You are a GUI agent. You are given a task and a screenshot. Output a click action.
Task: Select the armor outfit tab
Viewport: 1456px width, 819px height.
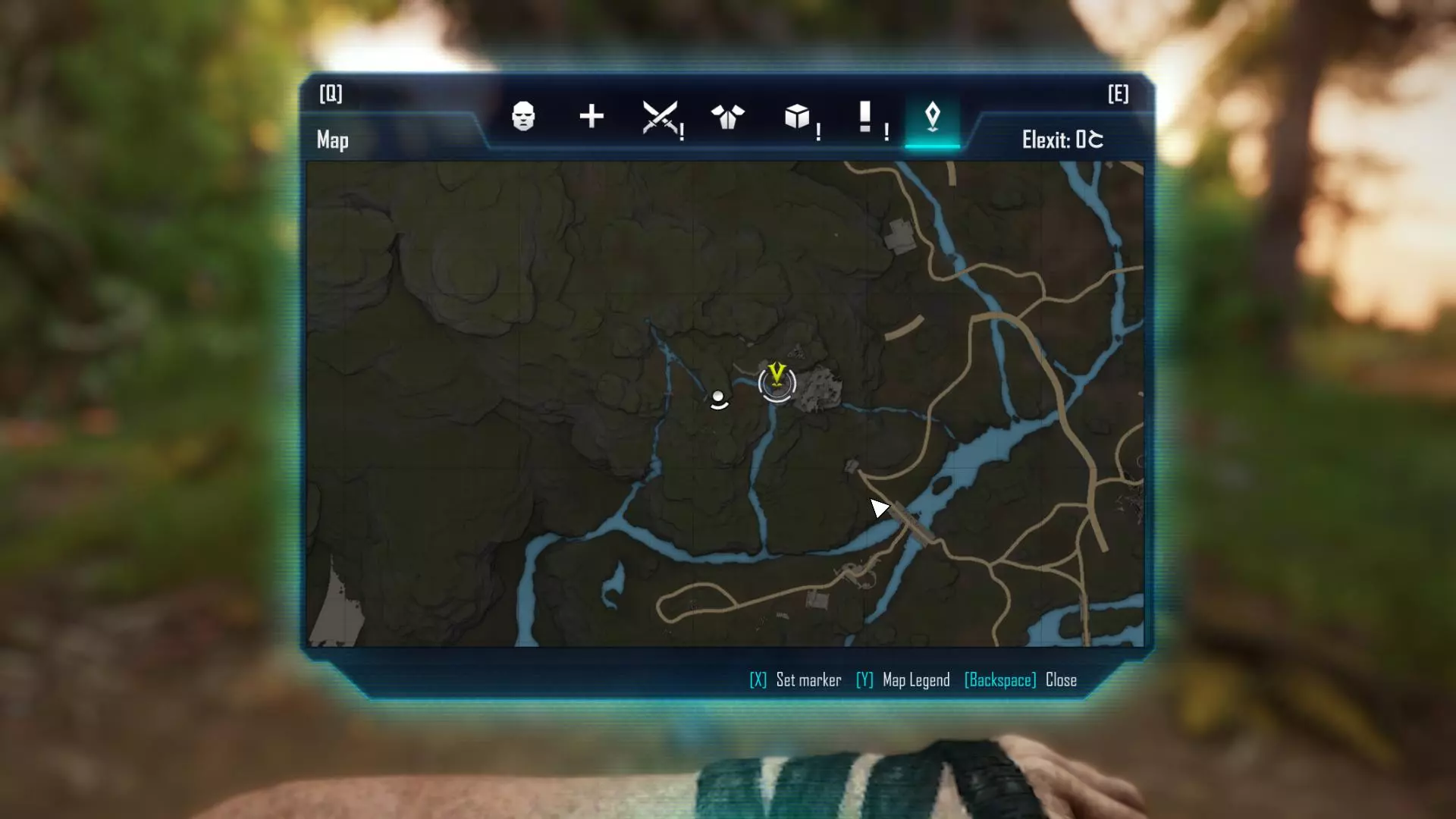click(x=728, y=117)
